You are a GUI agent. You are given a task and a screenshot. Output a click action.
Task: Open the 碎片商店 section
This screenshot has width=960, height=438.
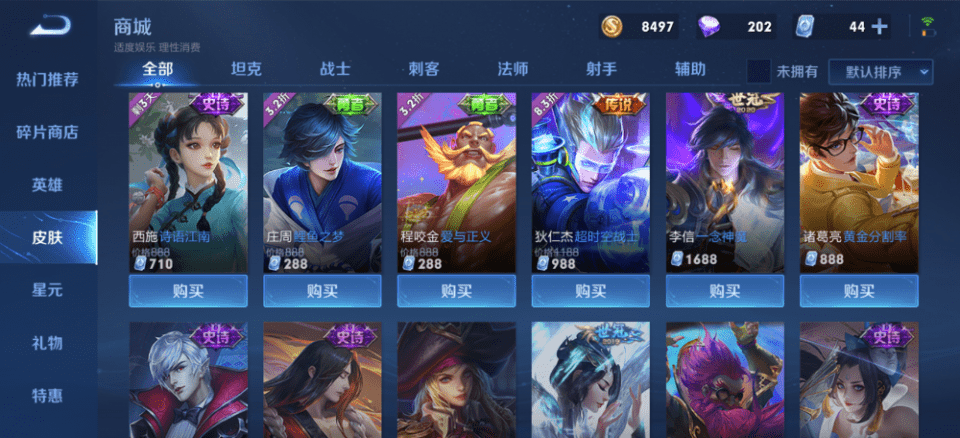point(48,132)
